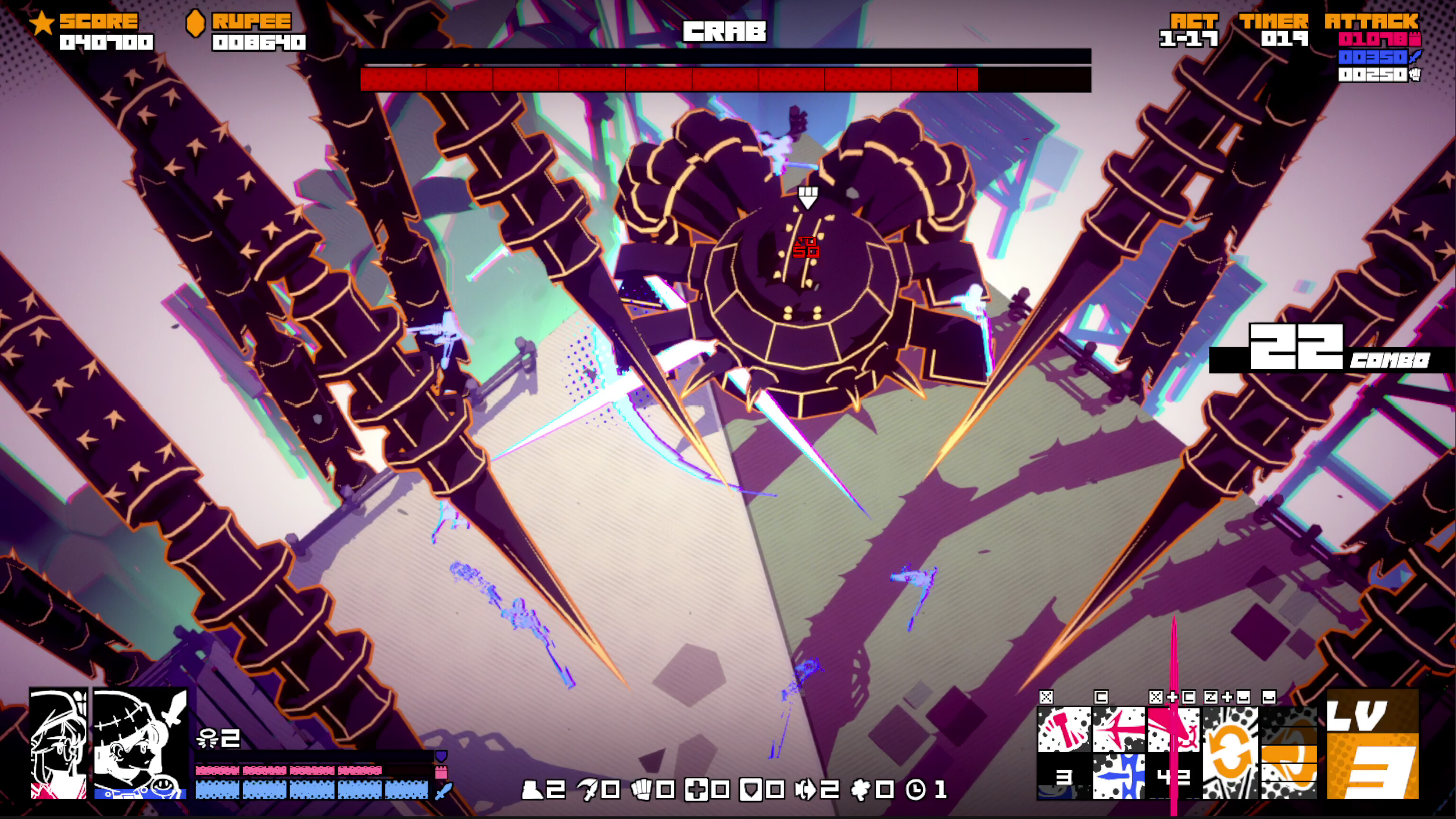1456x819 pixels.
Task: Toggle the blue sword icon under ATTACK
Action: 1415,56
